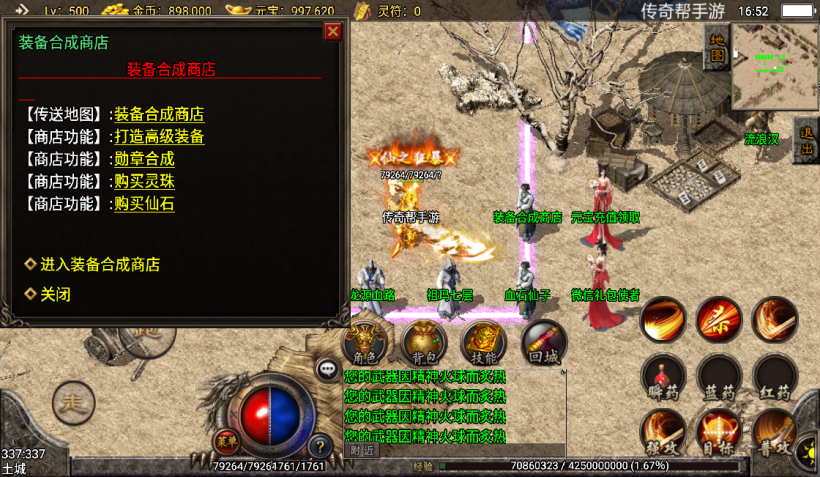Viewport: 820px width, 477px height.
Task: Open the 地图 map button
Action: click(717, 48)
